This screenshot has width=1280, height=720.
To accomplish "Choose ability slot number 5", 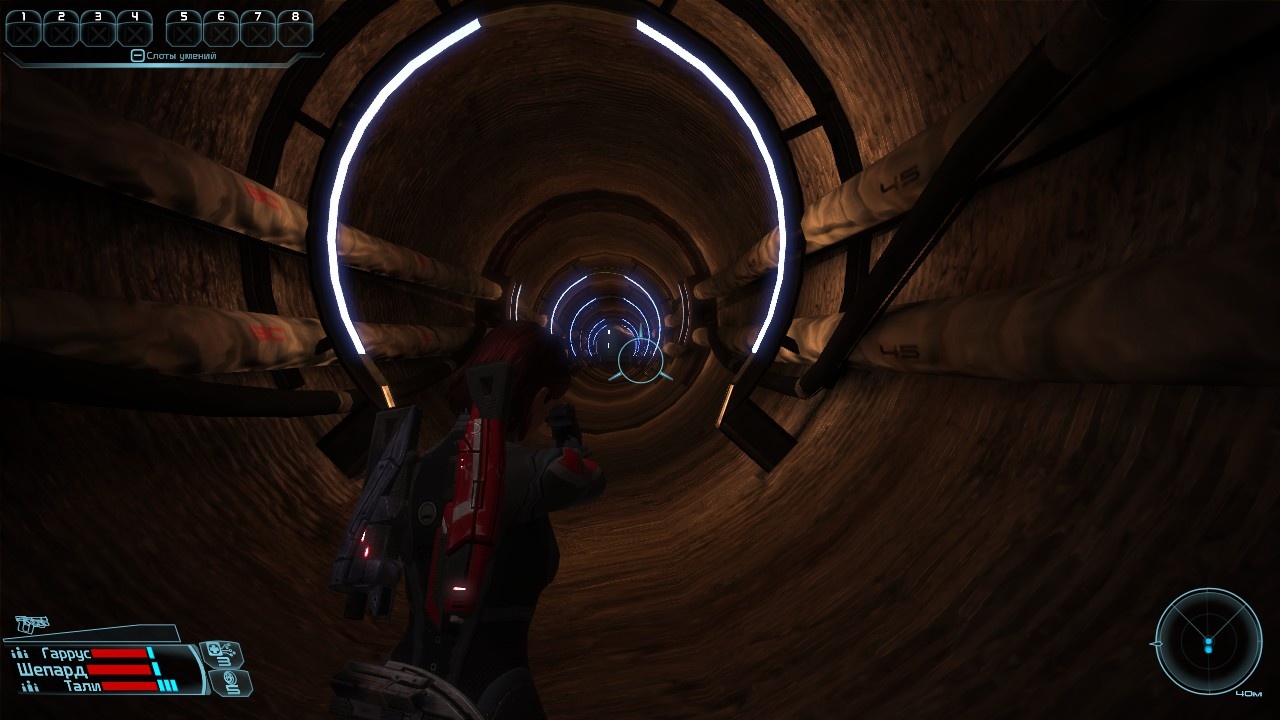I will (184, 30).
